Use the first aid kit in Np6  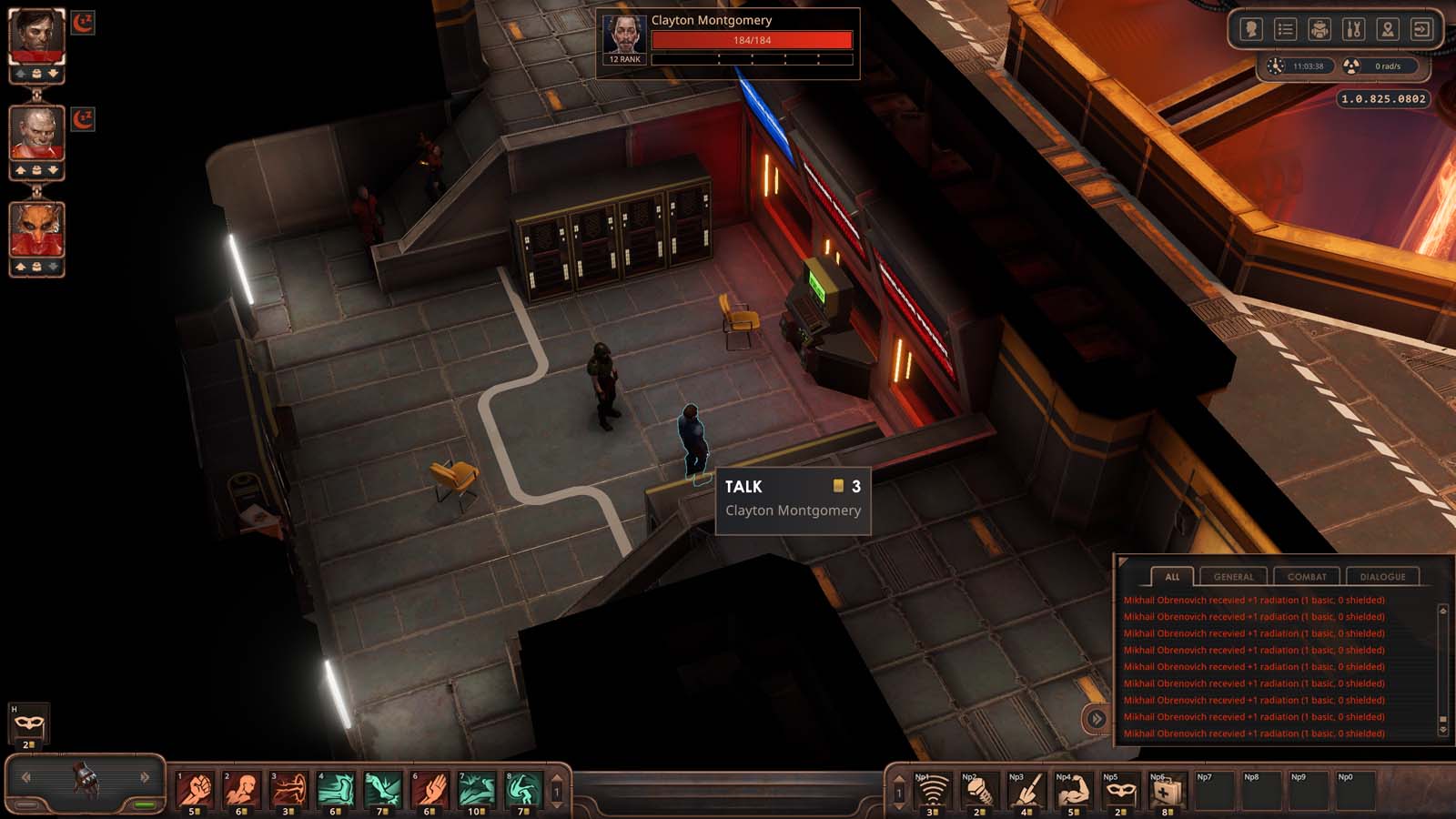(1166, 790)
